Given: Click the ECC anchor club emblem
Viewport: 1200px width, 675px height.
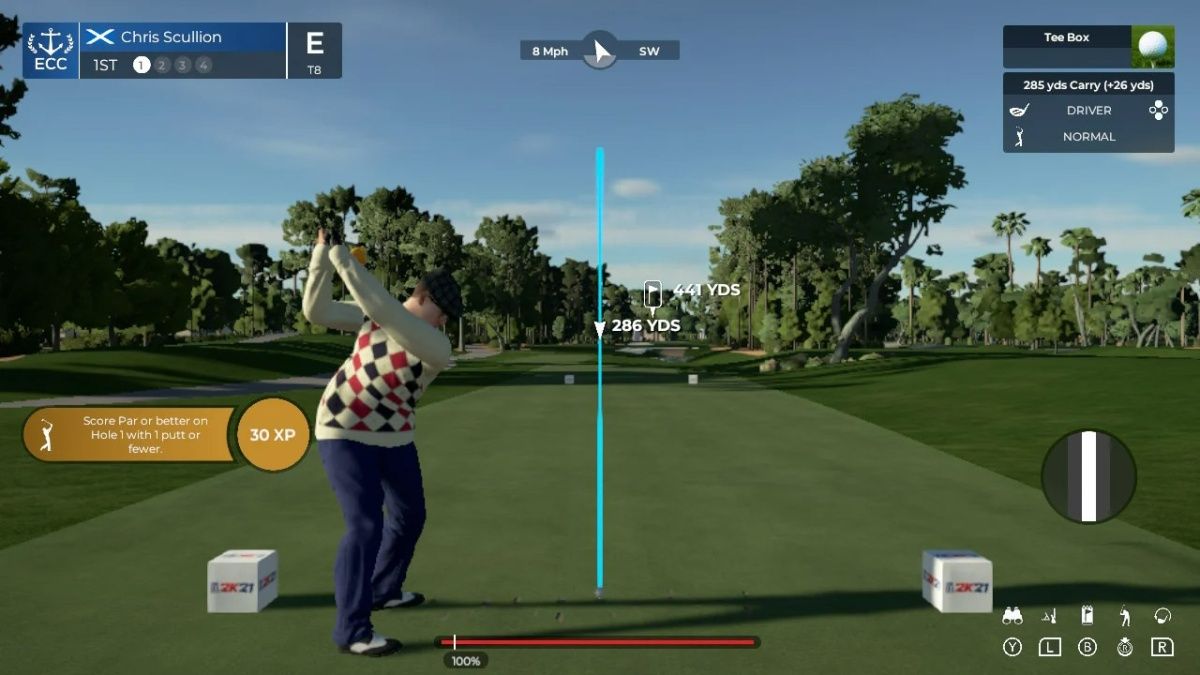Looking at the screenshot, I should (x=50, y=50).
